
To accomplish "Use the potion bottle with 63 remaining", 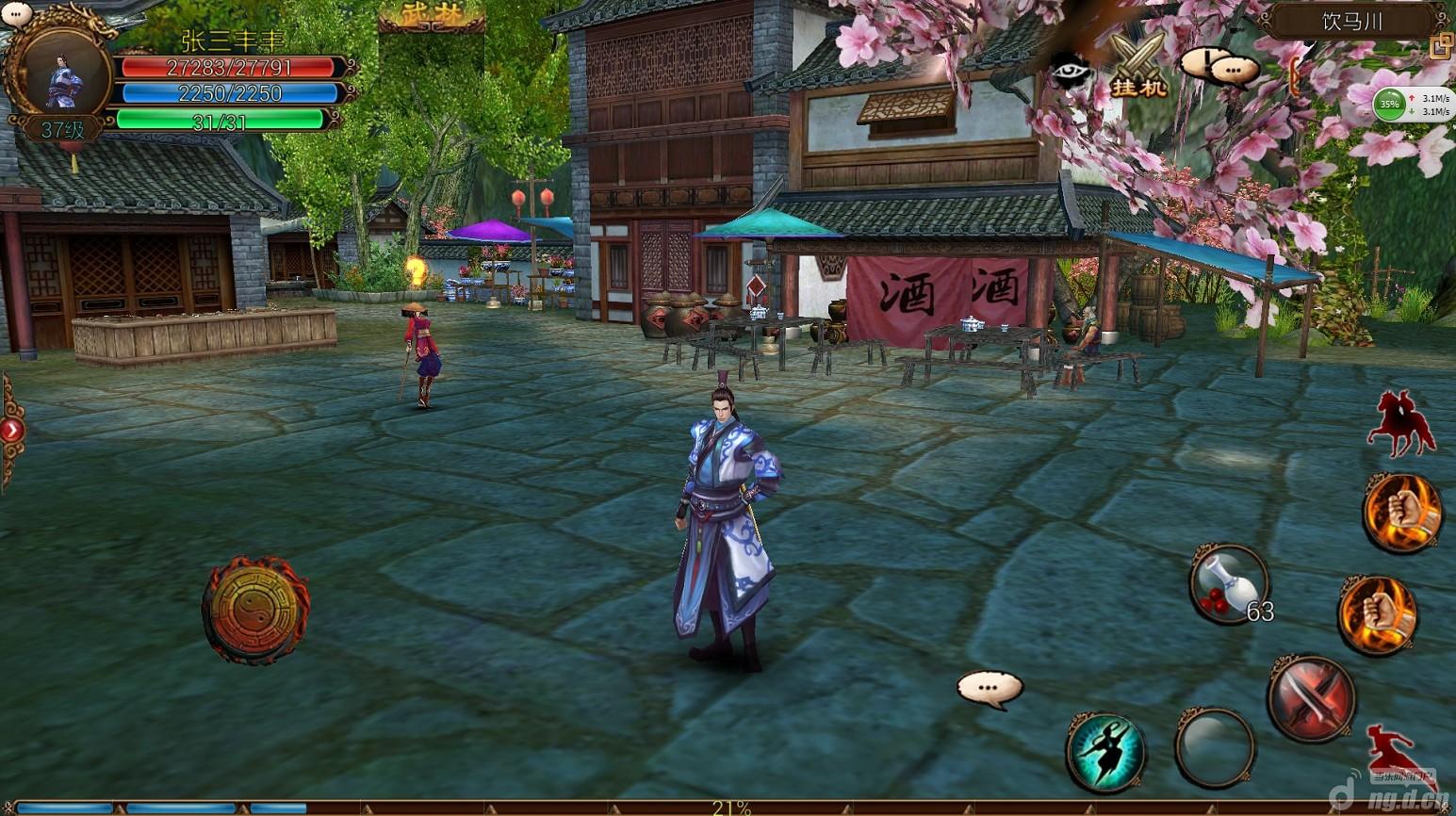I will (1228, 583).
